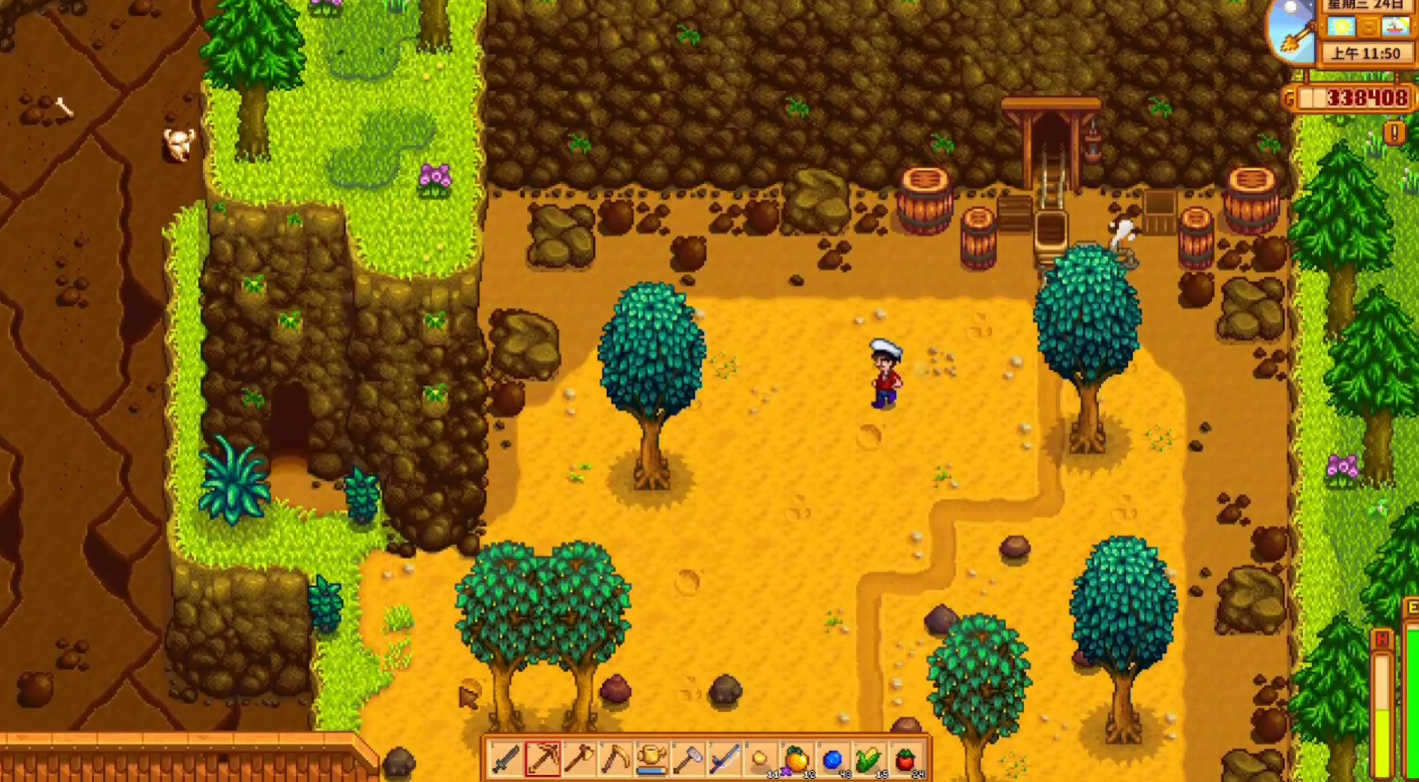
Task: Select the gold watering can
Action: point(651,759)
